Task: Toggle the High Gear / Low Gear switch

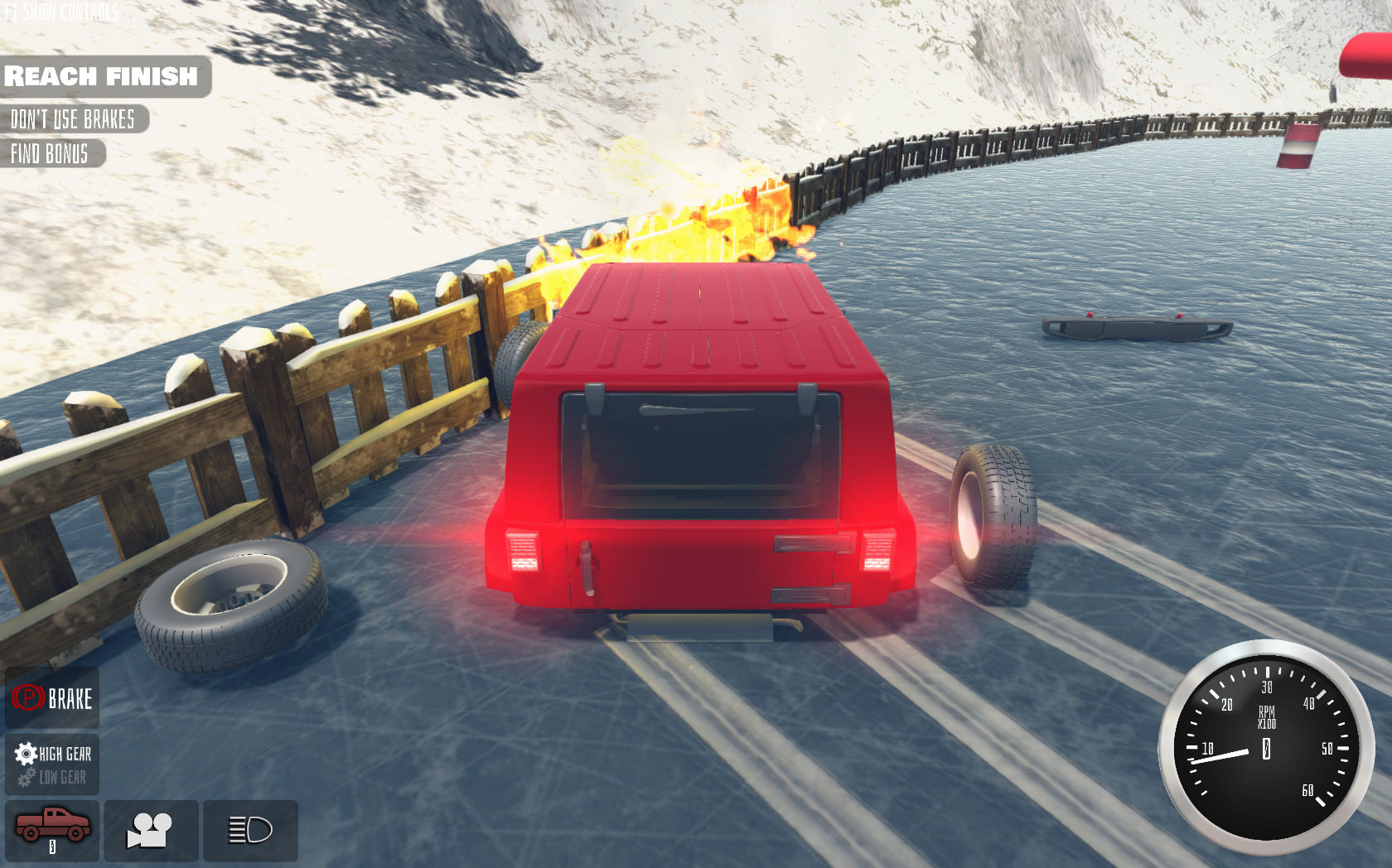Action: tap(51, 764)
